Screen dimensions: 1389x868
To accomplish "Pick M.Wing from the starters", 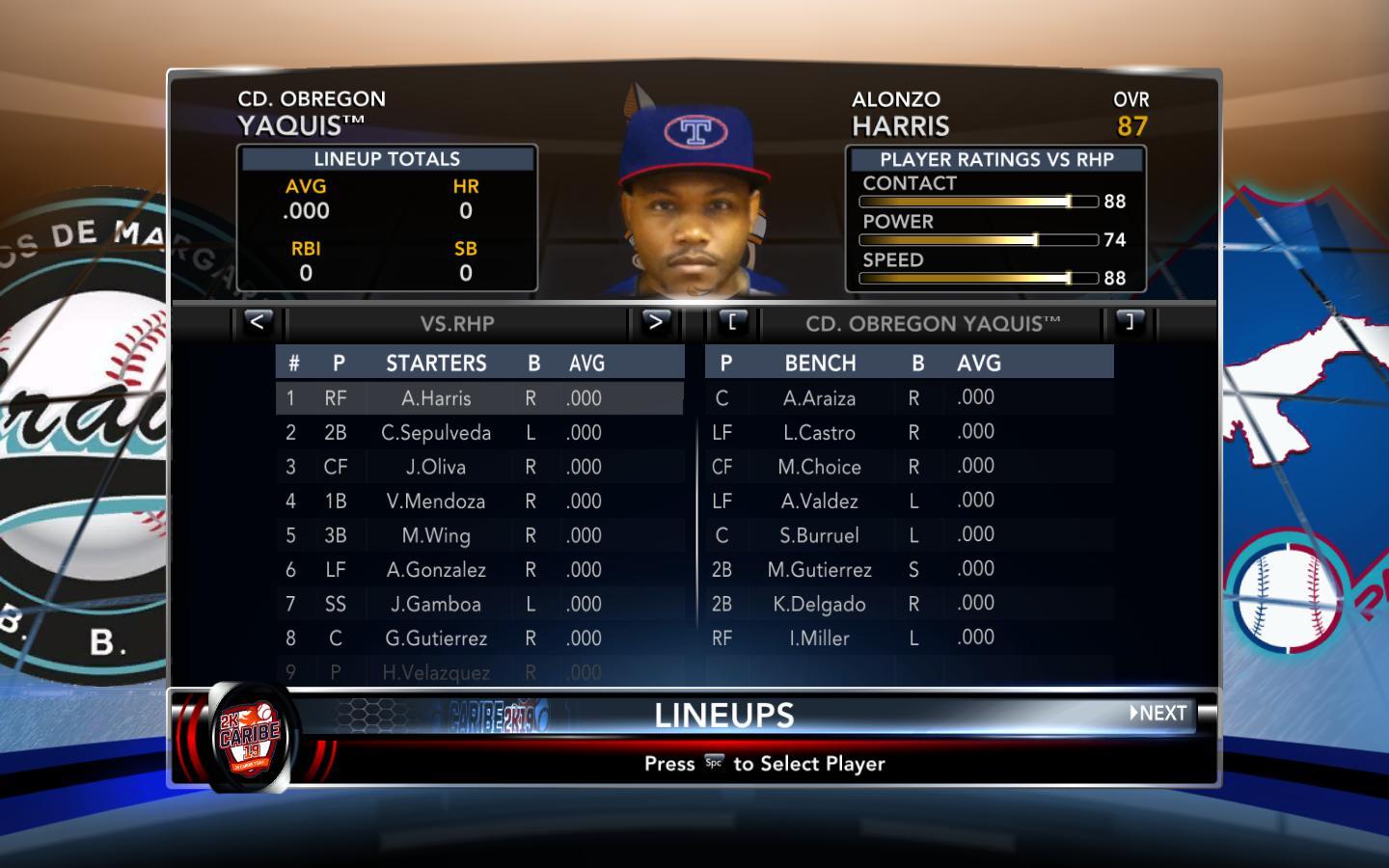I will 436,535.
